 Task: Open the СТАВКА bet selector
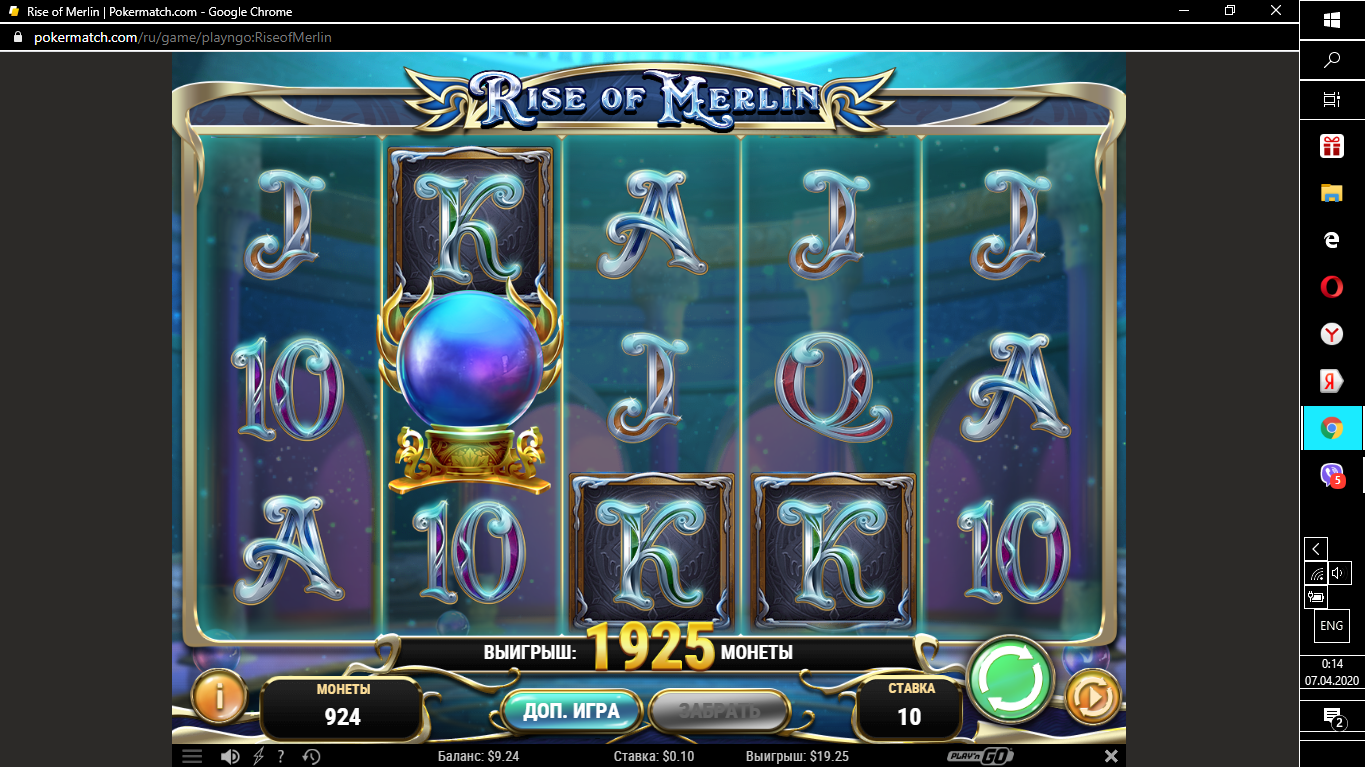point(909,707)
